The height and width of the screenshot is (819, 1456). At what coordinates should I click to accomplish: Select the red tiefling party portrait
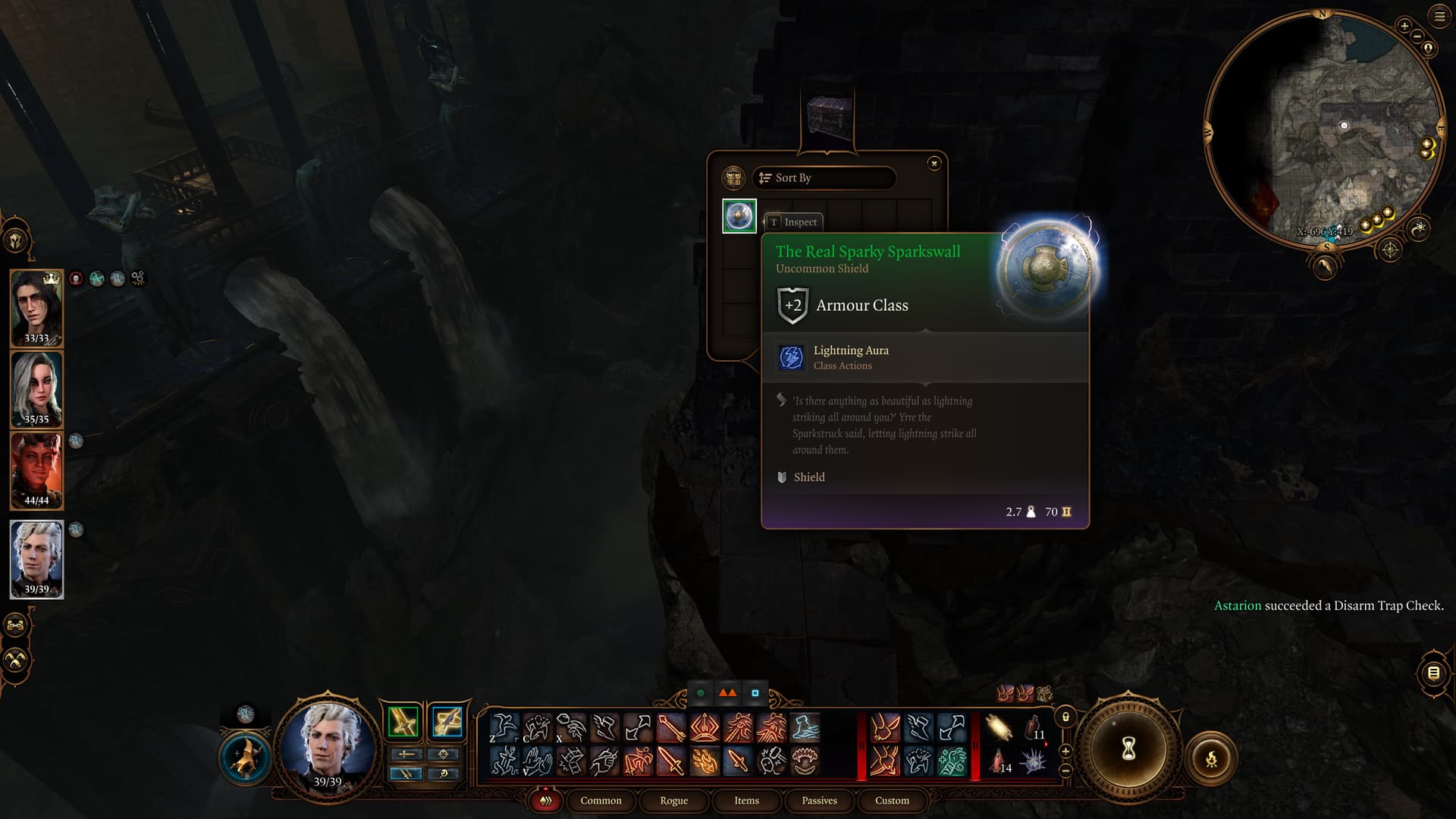(36, 469)
